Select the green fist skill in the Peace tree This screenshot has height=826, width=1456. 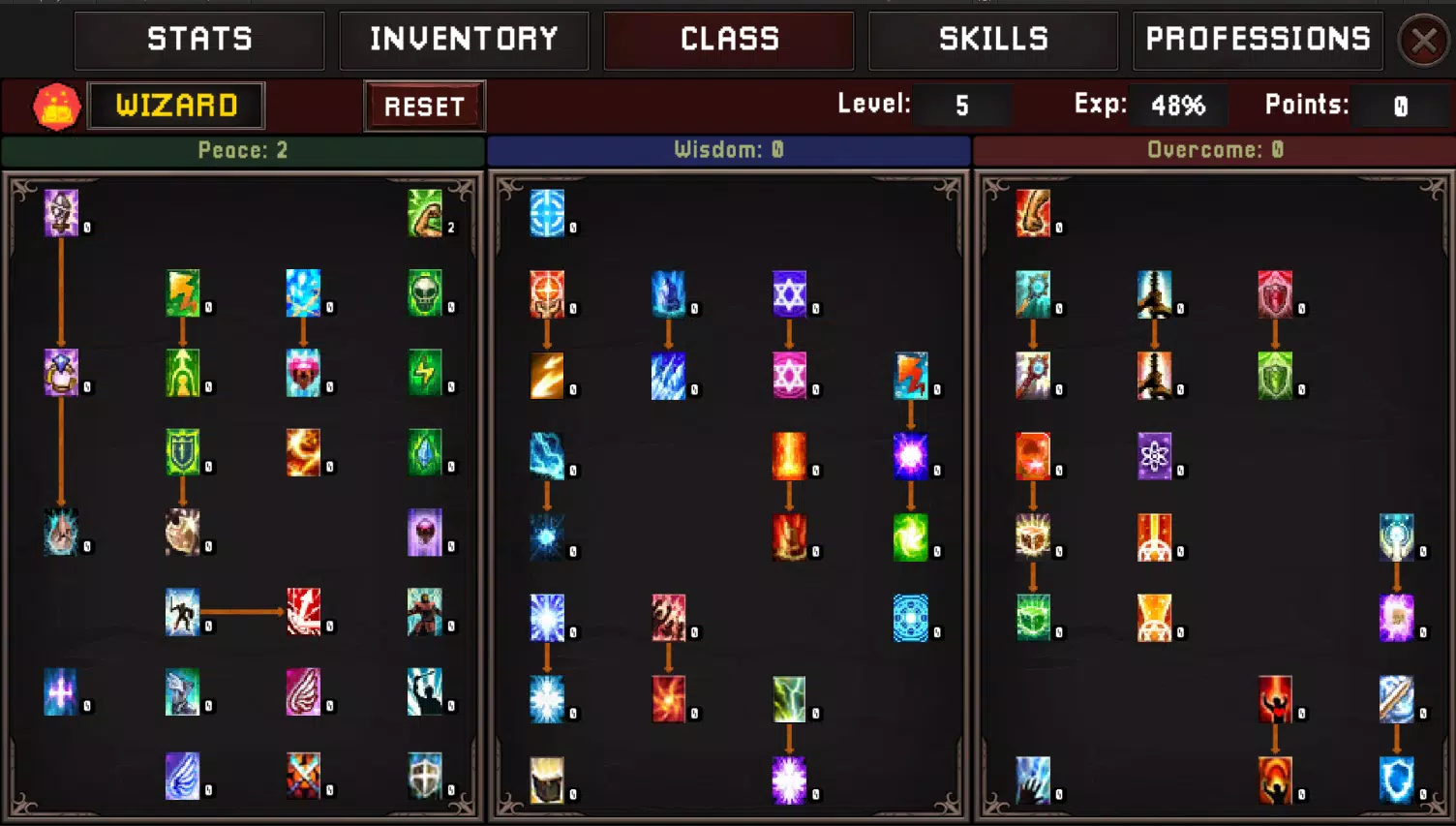(x=423, y=215)
